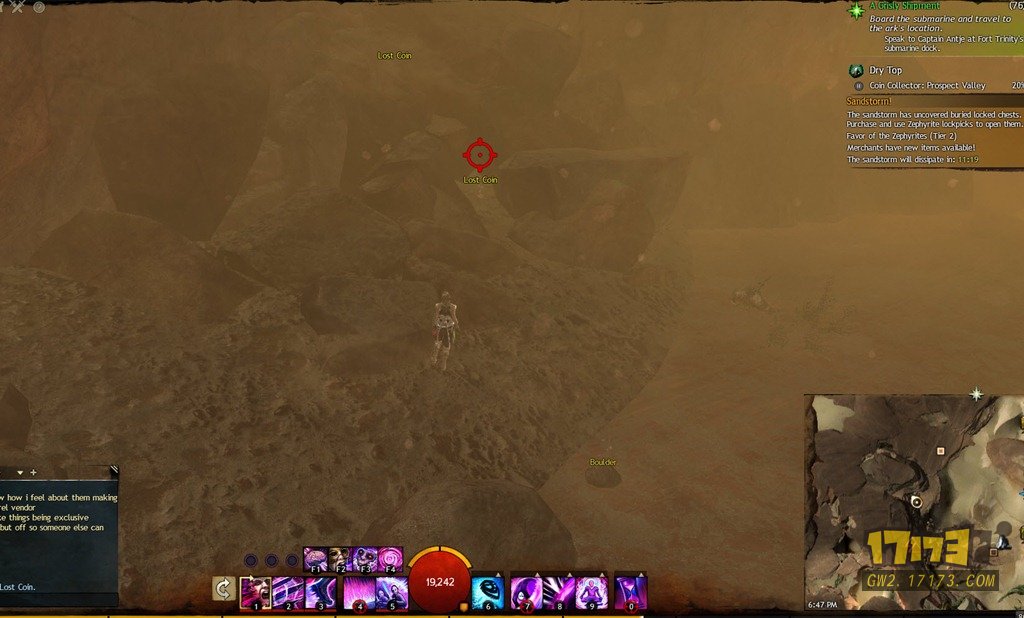The width and height of the screenshot is (1024, 618).
Task: Add a new chat tab with plus button
Action: [33, 472]
